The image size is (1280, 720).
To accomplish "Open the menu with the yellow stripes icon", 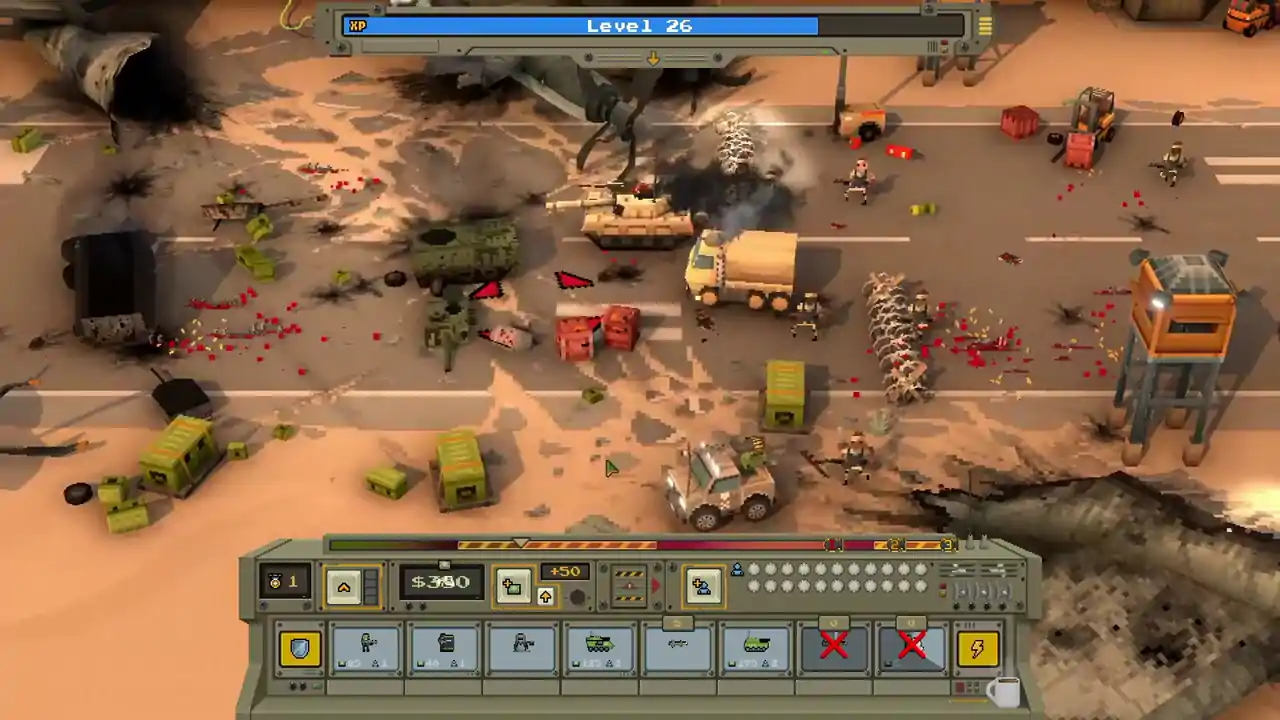I will 985,24.
